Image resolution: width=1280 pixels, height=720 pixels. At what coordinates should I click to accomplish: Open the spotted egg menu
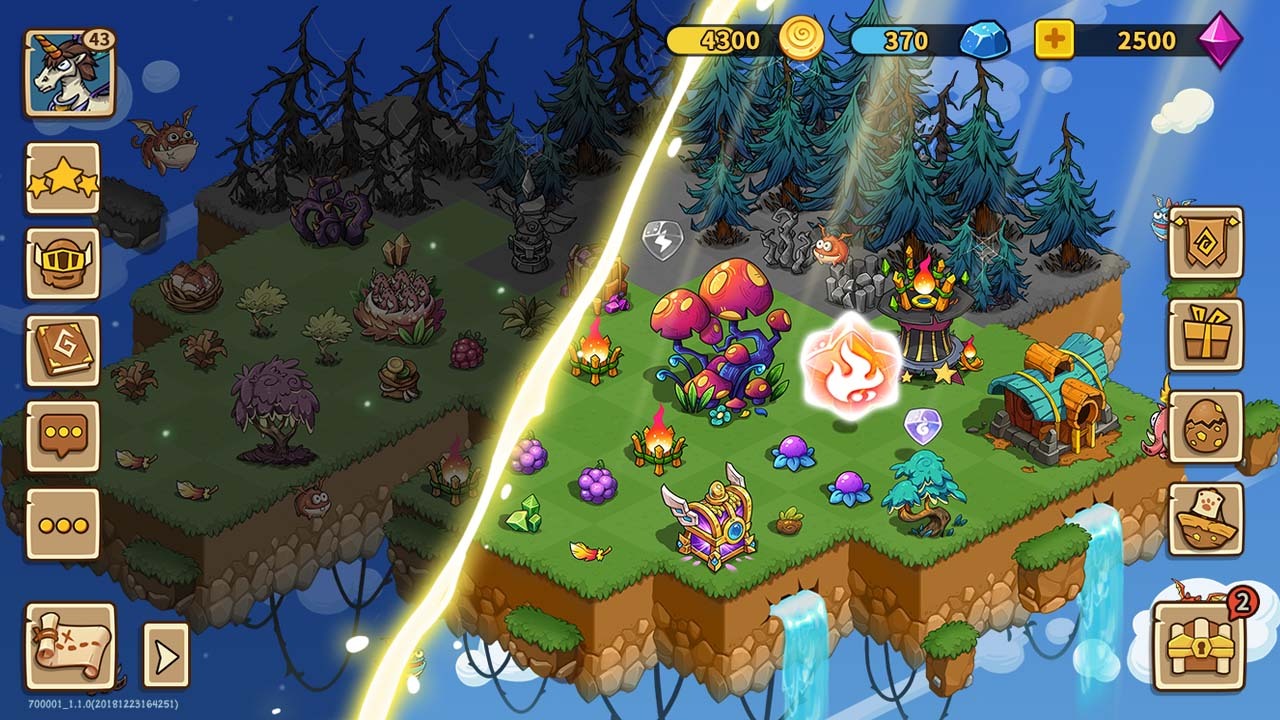[x=1205, y=427]
